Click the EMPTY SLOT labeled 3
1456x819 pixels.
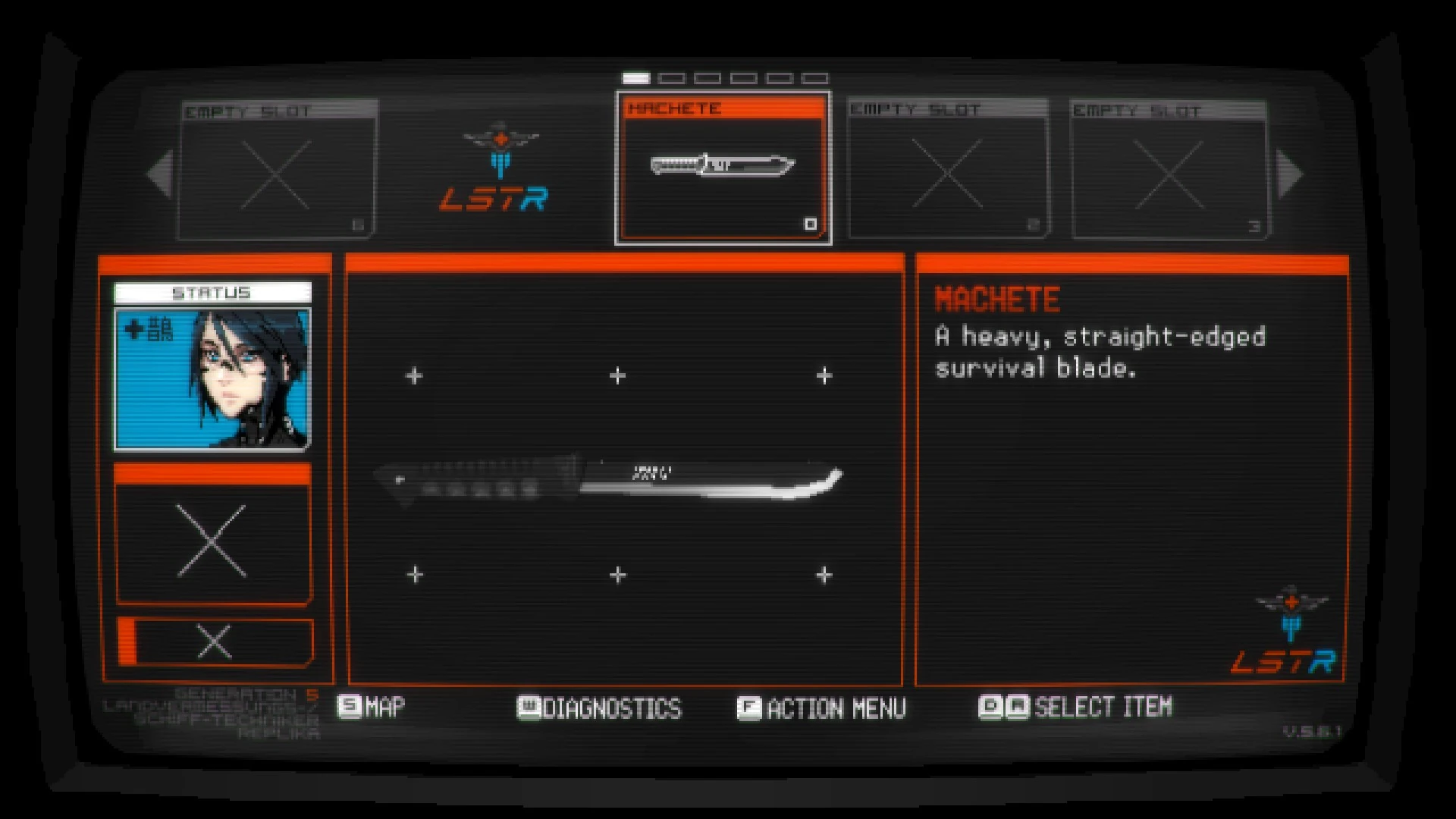click(1170, 173)
